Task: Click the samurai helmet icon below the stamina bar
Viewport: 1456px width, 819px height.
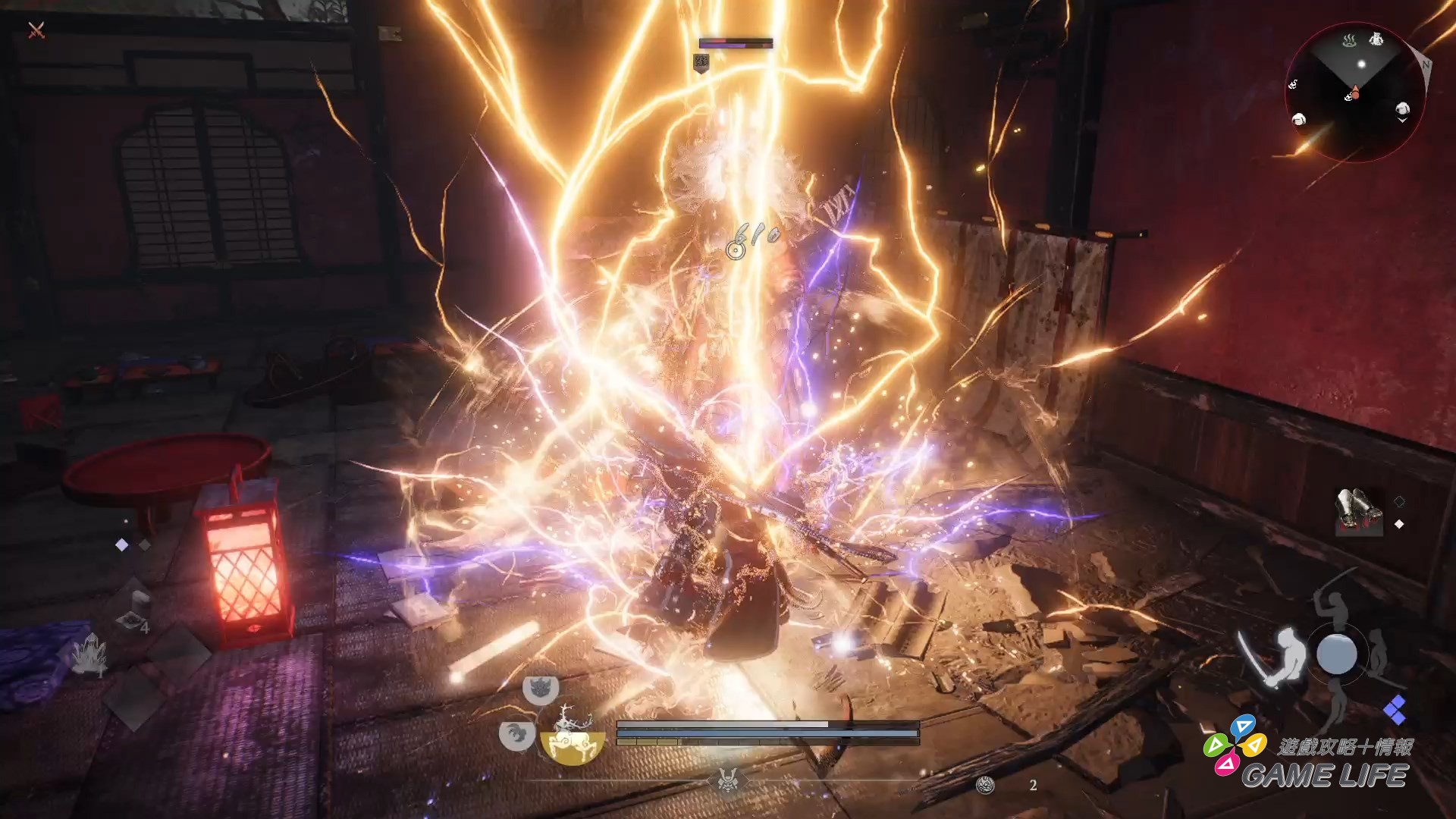Action: pyautogui.click(x=729, y=782)
